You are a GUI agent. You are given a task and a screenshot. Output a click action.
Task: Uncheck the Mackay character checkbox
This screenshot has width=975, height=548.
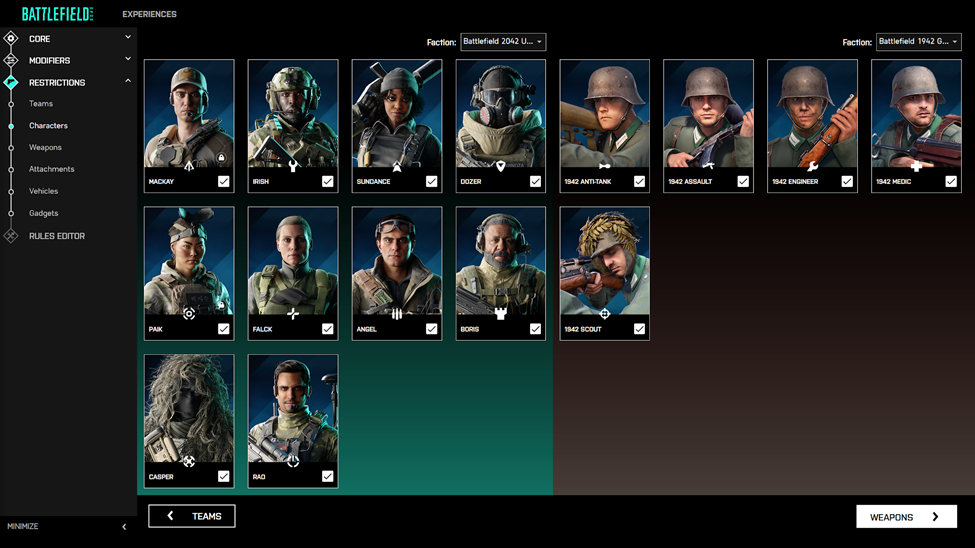223,182
